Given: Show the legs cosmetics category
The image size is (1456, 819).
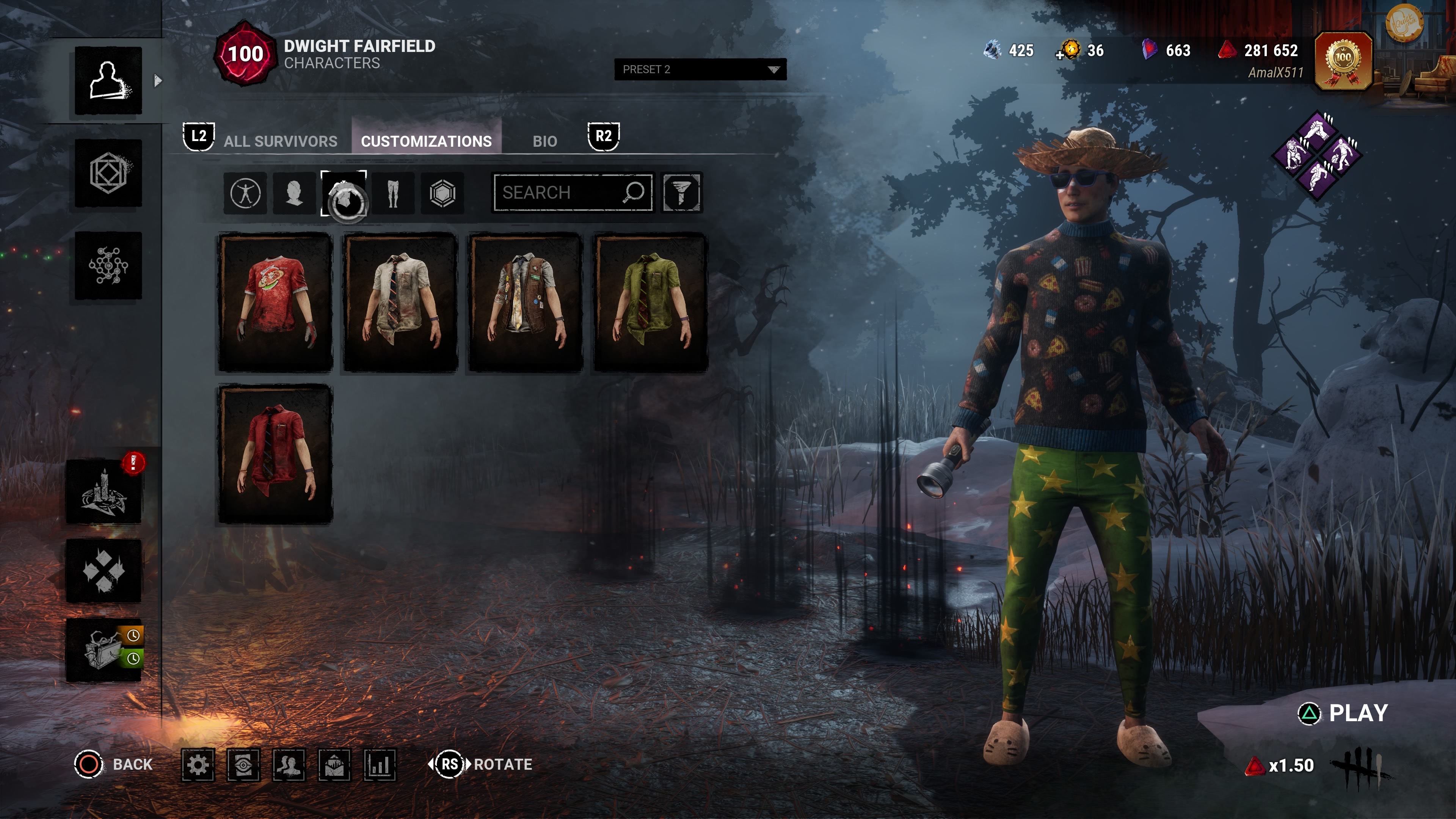Looking at the screenshot, I should tap(394, 193).
